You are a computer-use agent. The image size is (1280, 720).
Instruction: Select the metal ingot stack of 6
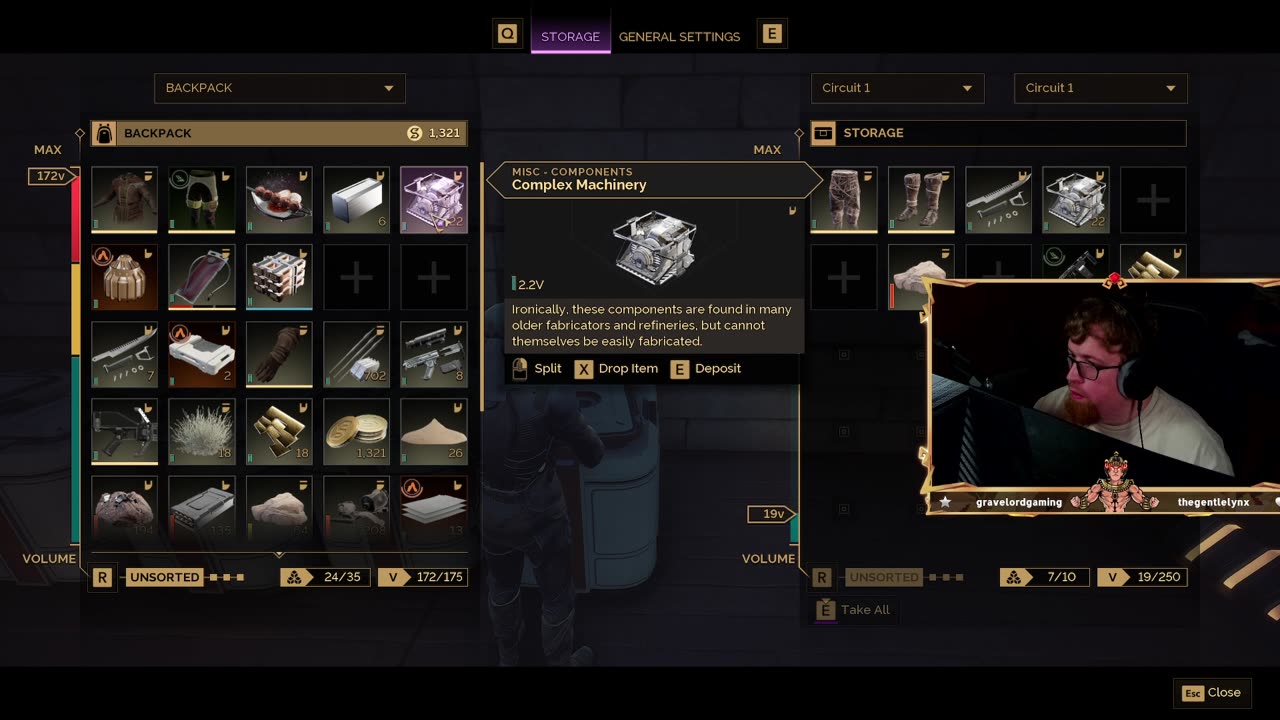[356, 199]
